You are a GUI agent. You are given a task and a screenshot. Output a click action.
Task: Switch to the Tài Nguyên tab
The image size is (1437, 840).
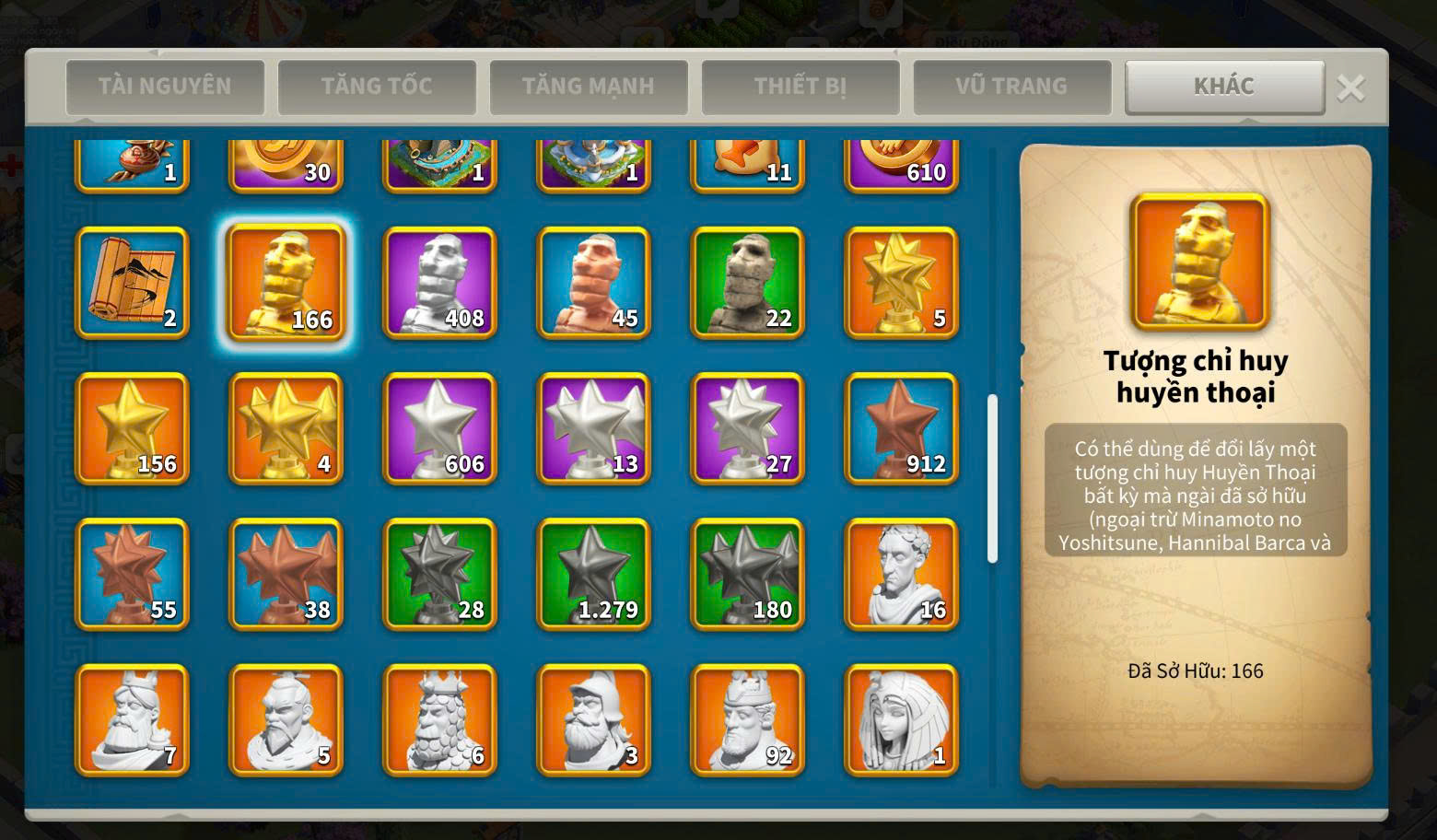[165, 87]
